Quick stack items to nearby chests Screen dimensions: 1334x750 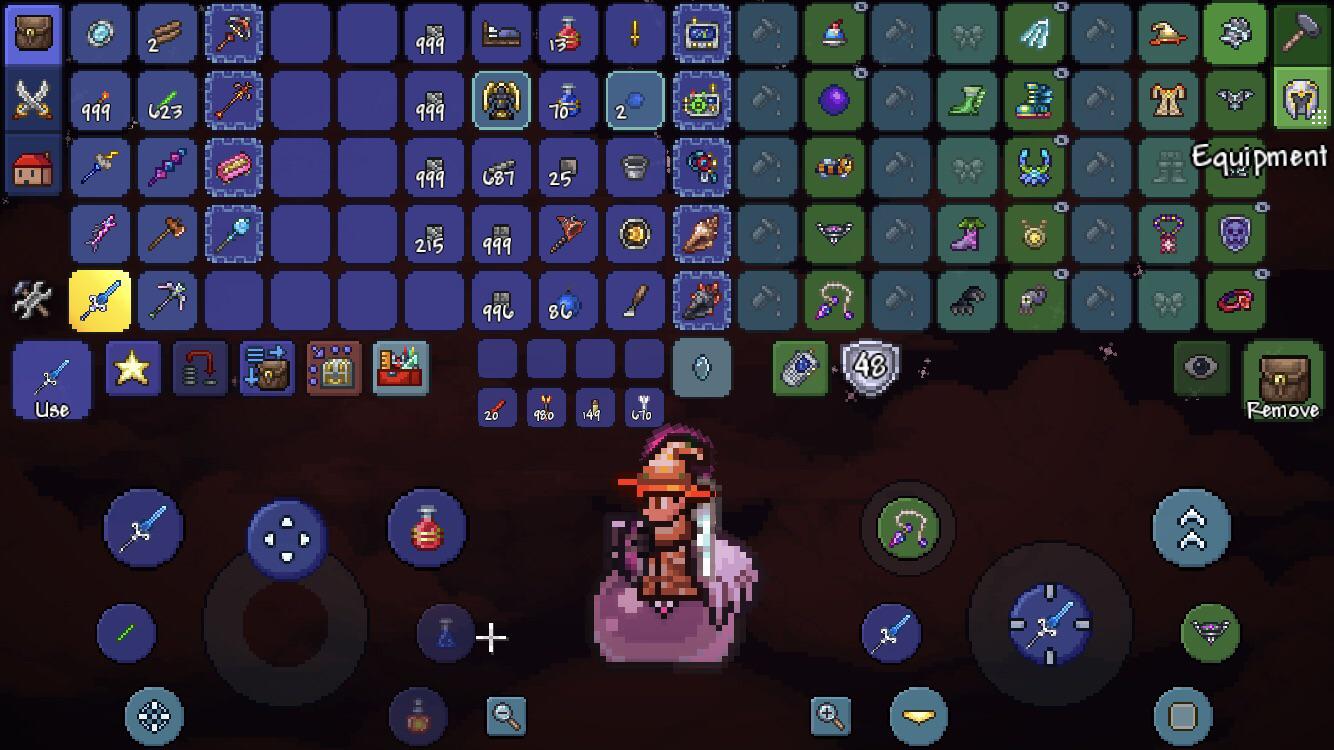266,368
